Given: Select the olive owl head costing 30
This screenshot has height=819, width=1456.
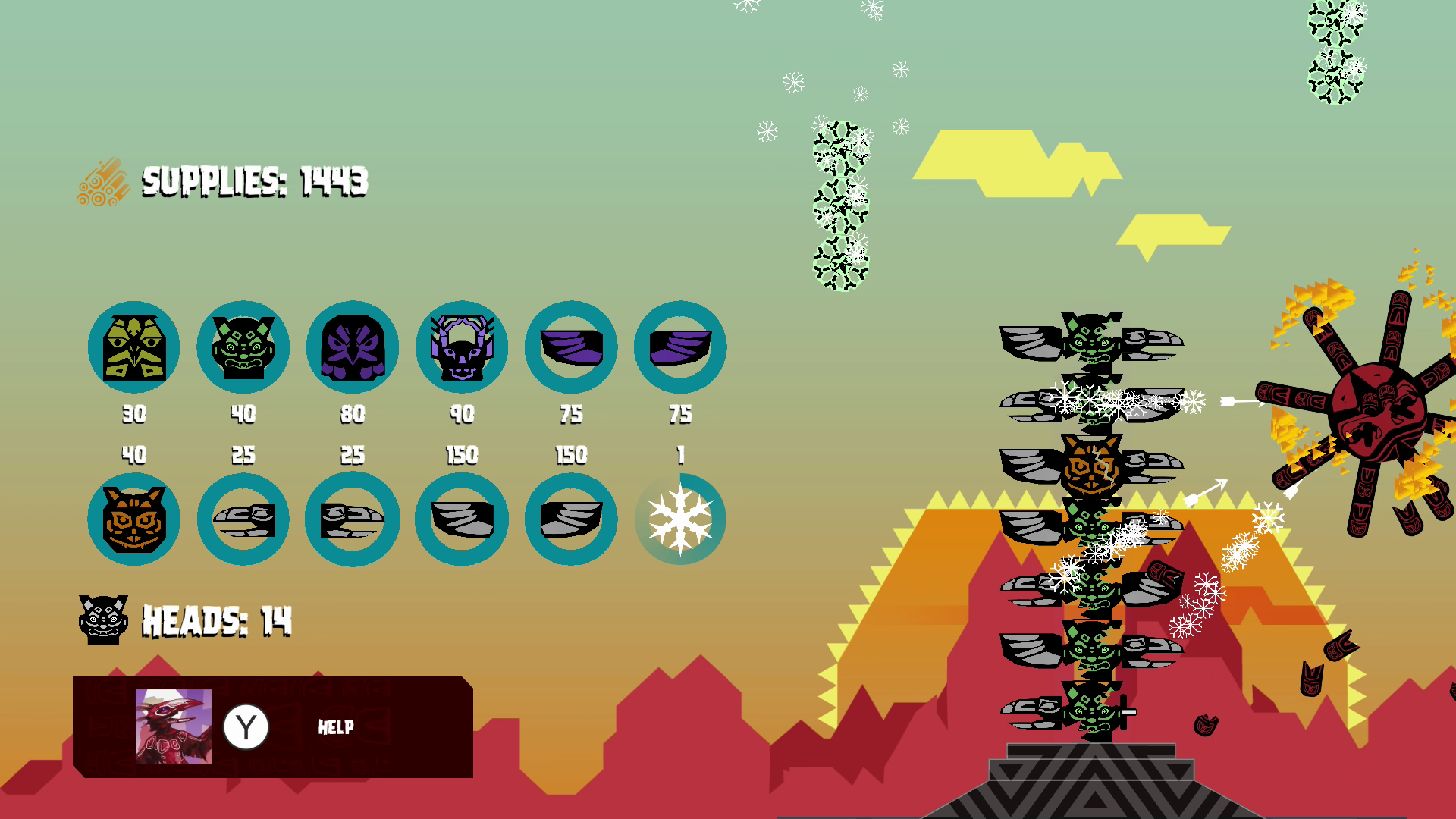Looking at the screenshot, I should point(134,347).
